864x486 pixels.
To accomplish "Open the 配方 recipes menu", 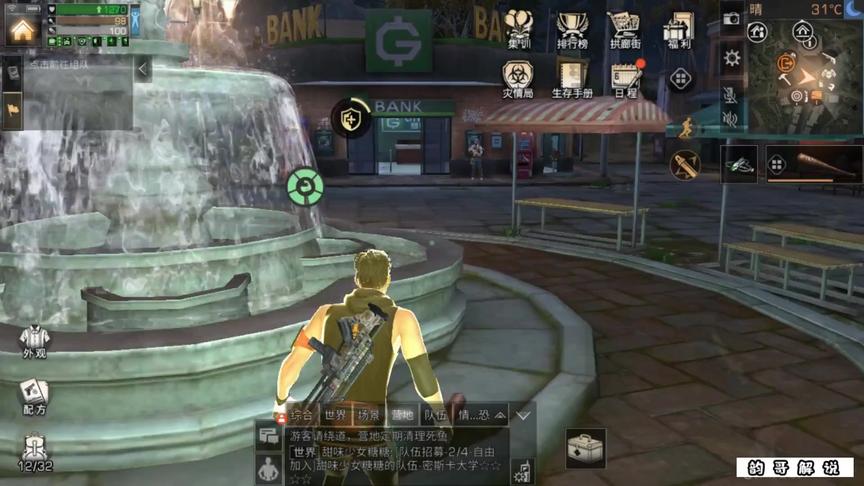I will (34, 396).
